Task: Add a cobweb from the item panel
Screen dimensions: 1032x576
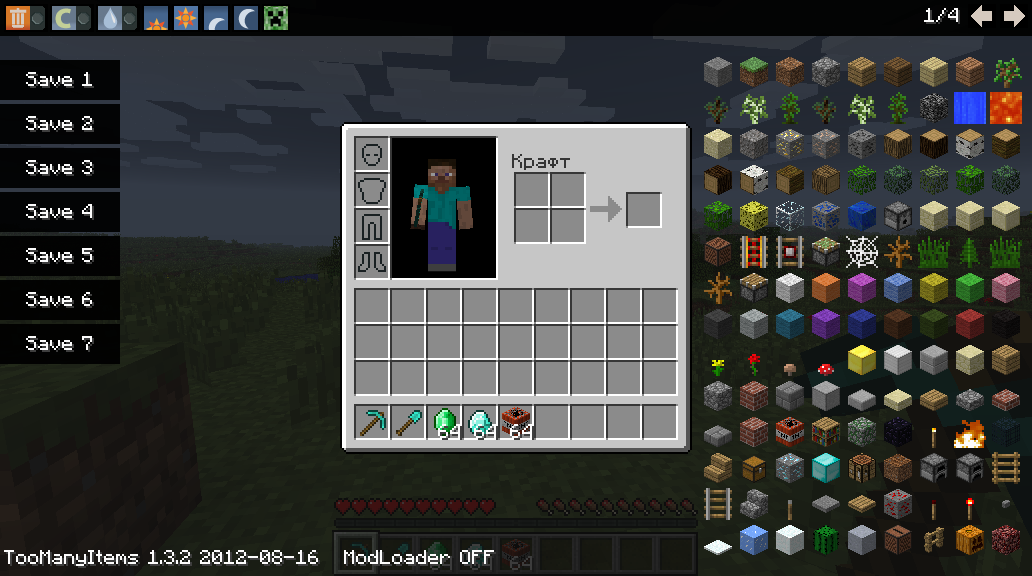Action: point(861,251)
